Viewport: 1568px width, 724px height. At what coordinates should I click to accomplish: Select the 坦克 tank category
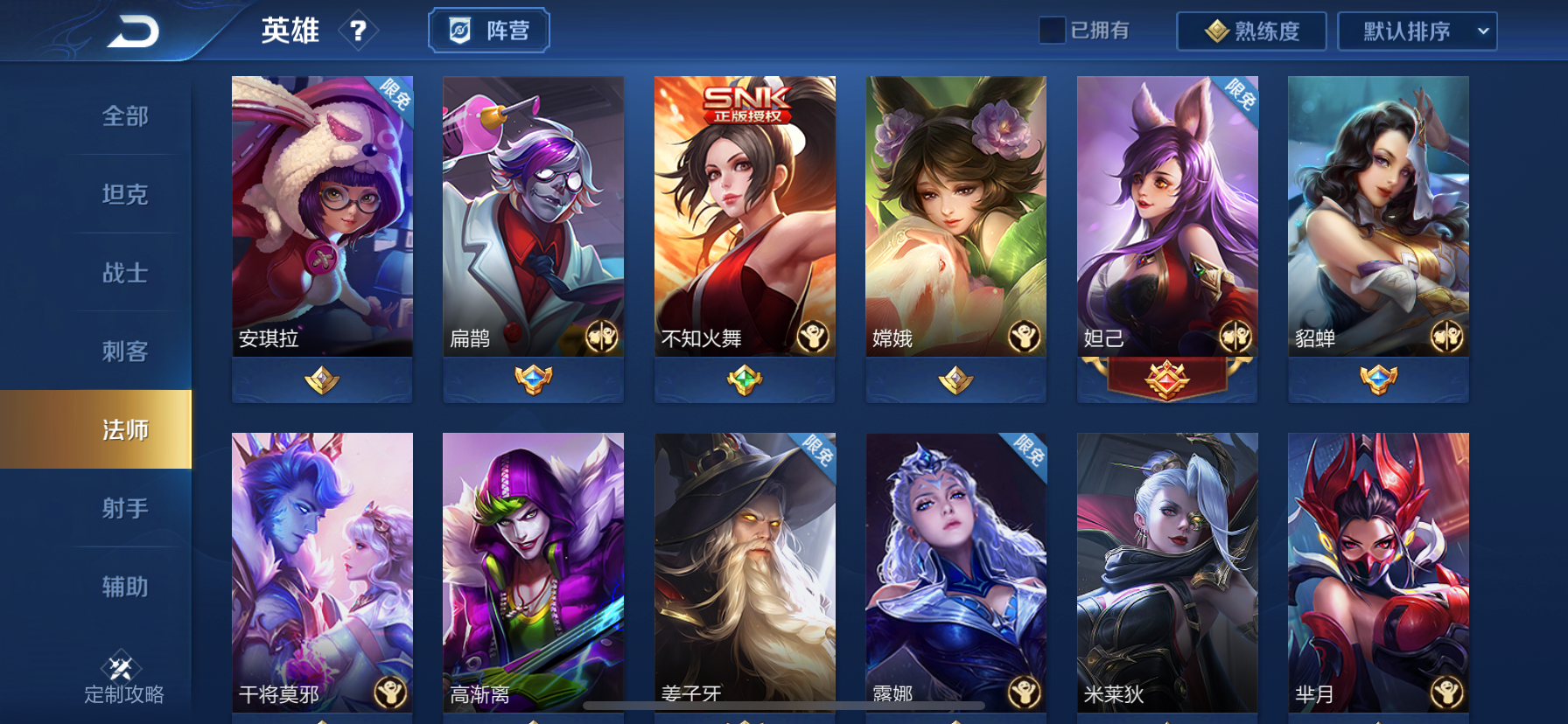click(128, 195)
